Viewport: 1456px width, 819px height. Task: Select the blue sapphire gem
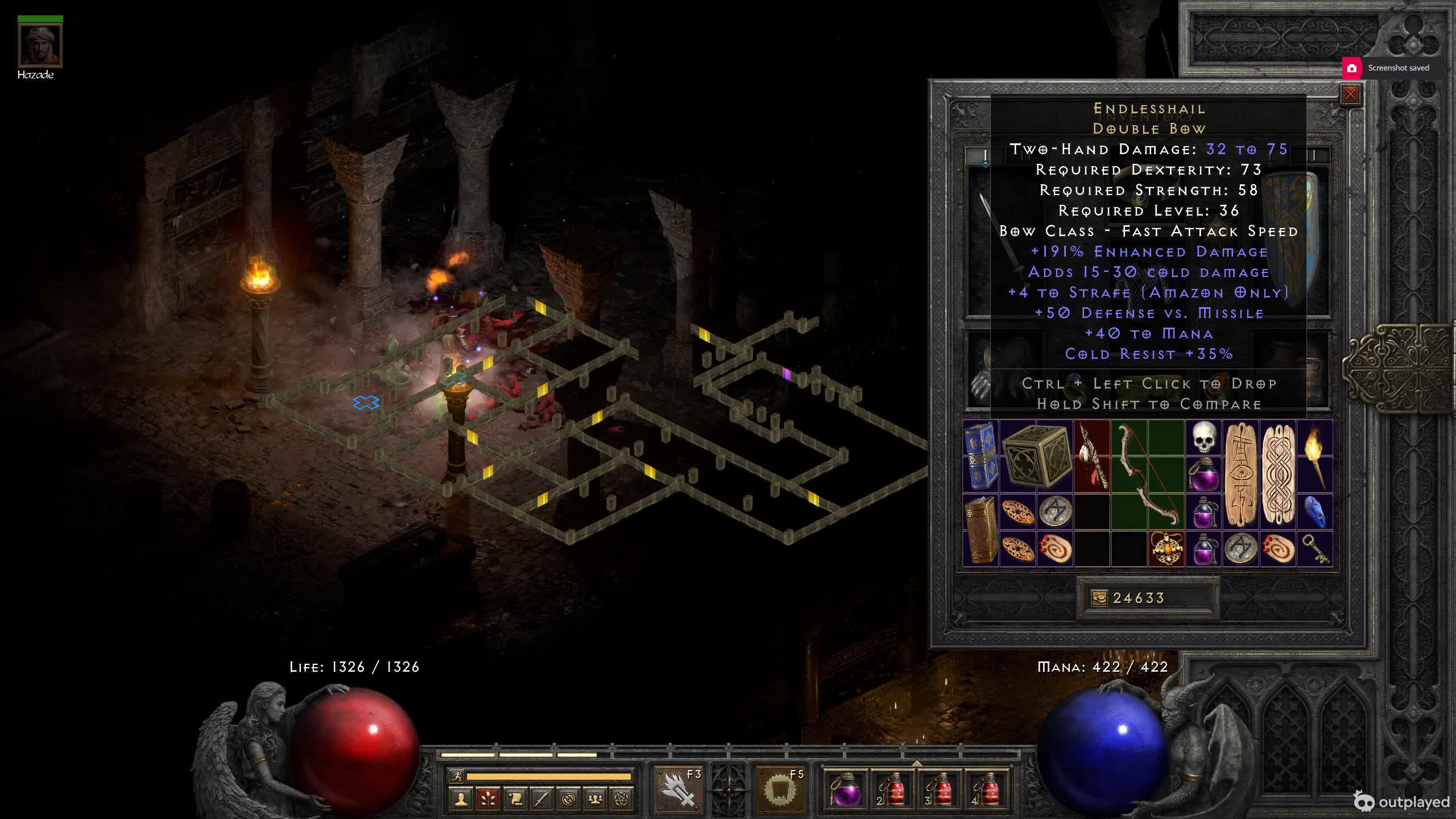pyautogui.click(x=1315, y=511)
